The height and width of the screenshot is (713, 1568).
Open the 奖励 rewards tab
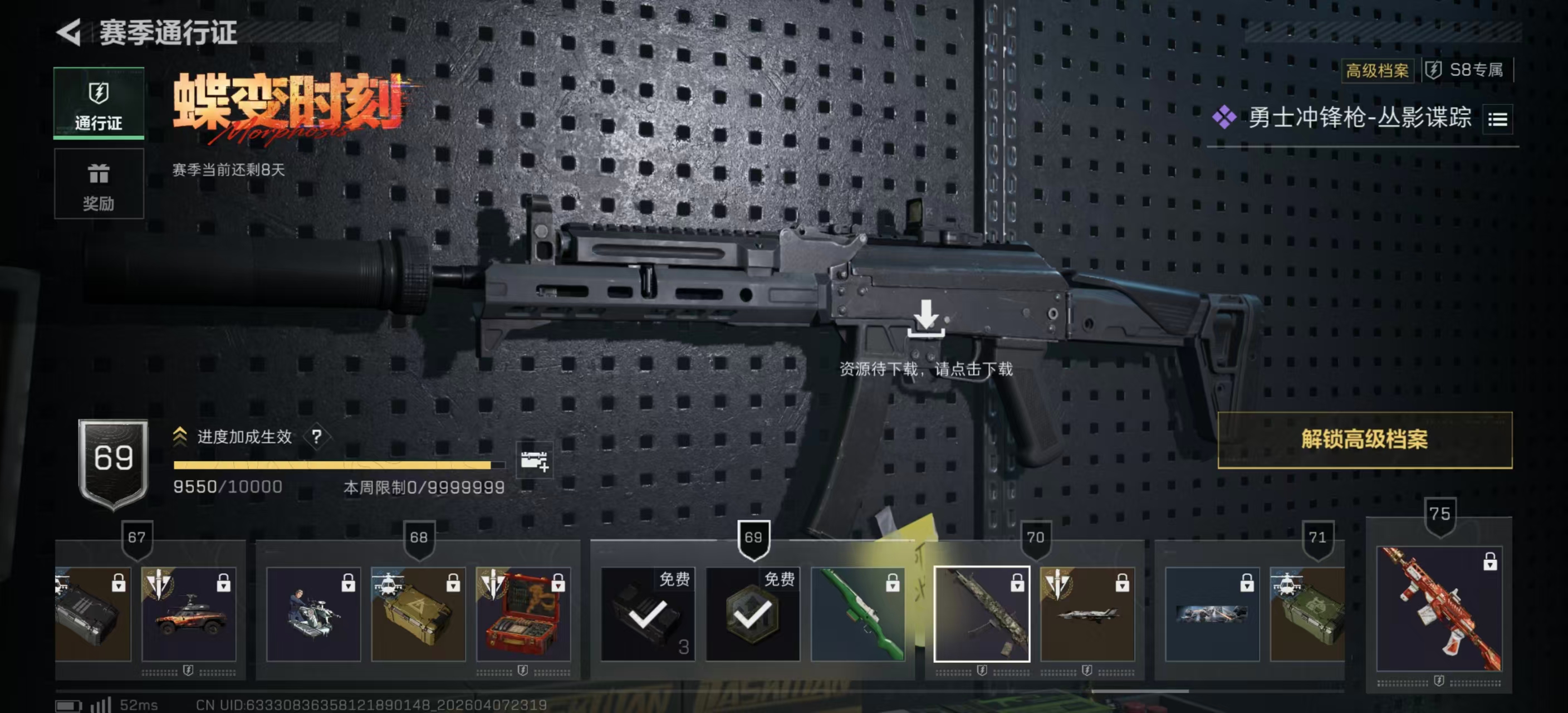pyautogui.click(x=99, y=184)
